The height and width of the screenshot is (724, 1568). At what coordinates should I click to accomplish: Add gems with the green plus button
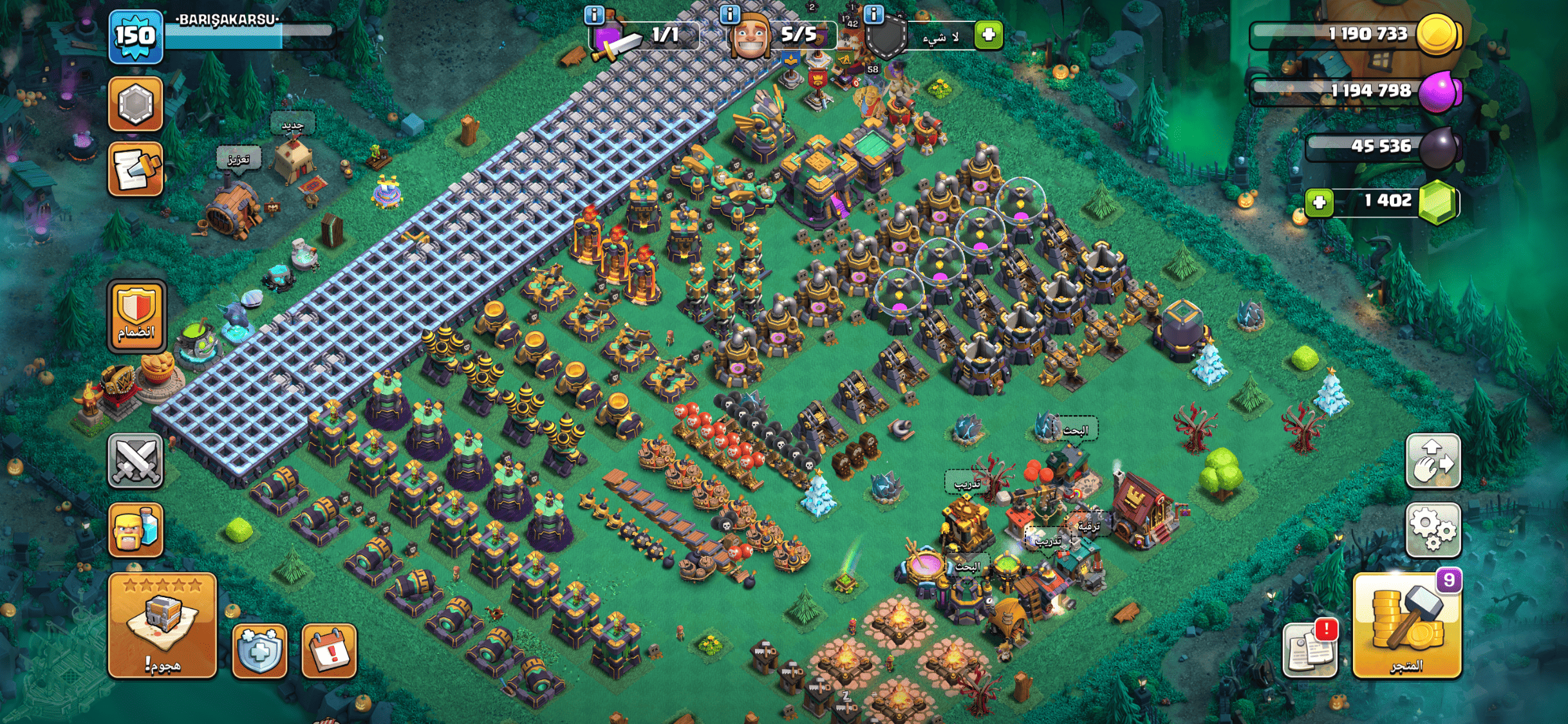pyautogui.click(x=1319, y=203)
